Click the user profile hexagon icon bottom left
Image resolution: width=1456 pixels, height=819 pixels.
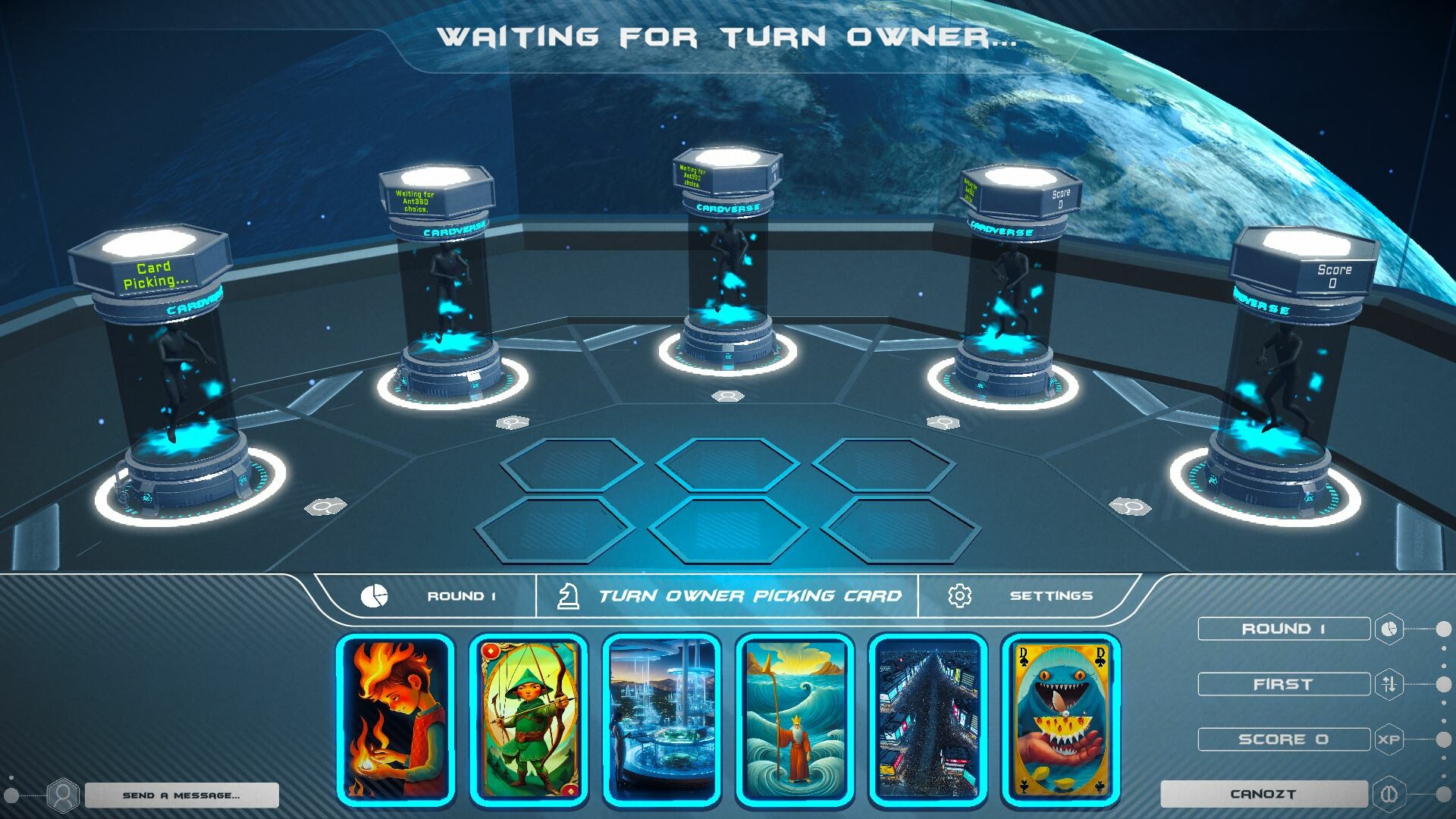pyautogui.click(x=62, y=793)
